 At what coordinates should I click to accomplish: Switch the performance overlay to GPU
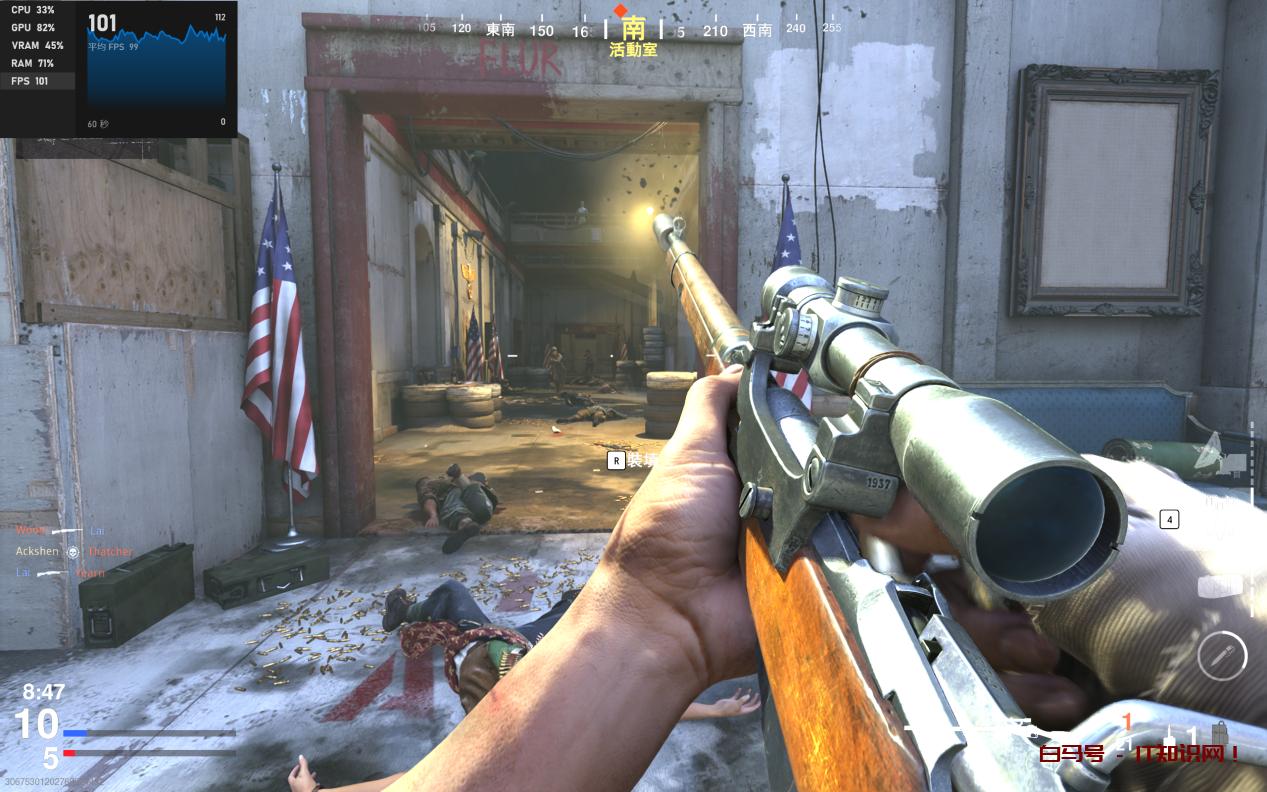[x=37, y=28]
